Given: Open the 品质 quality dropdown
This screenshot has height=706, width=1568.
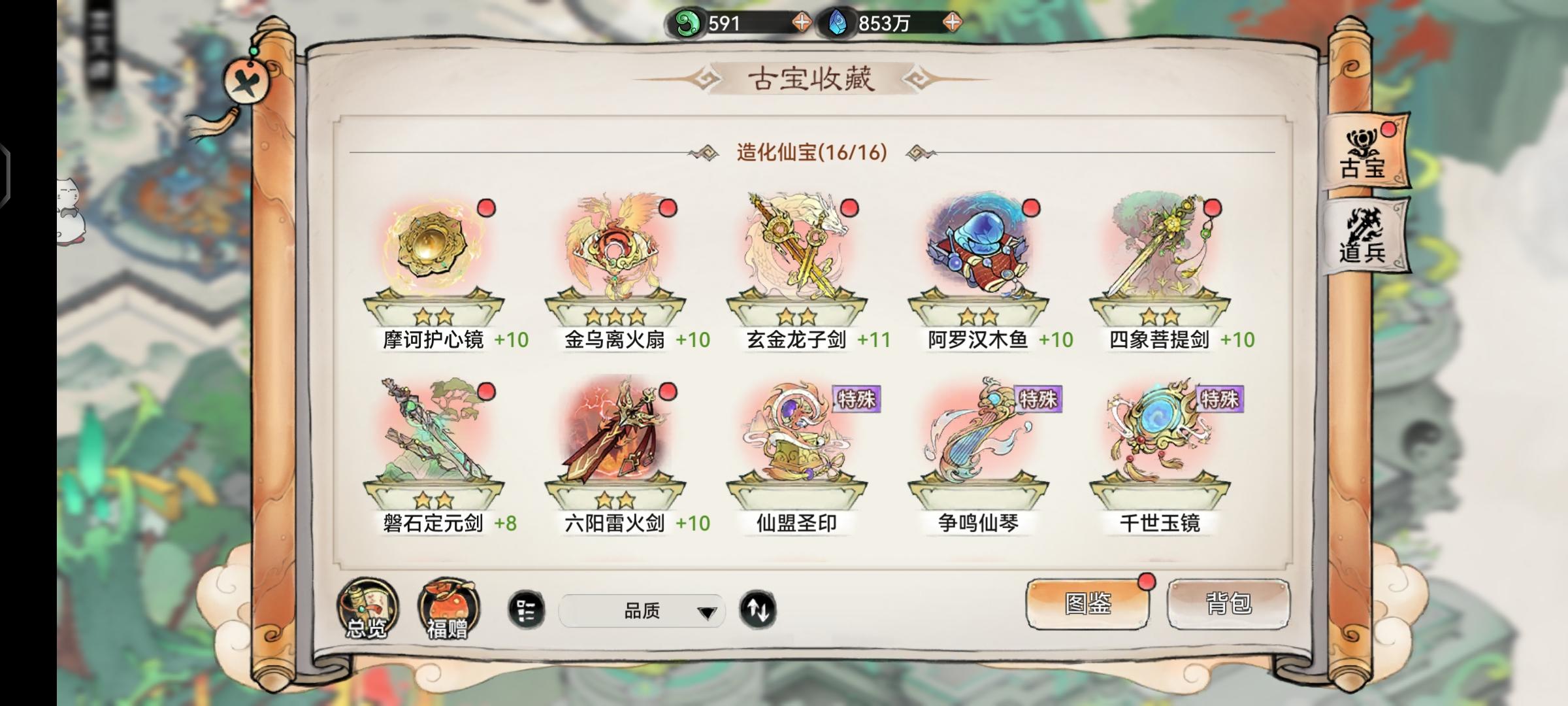Looking at the screenshot, I should (x=644, y=611).
